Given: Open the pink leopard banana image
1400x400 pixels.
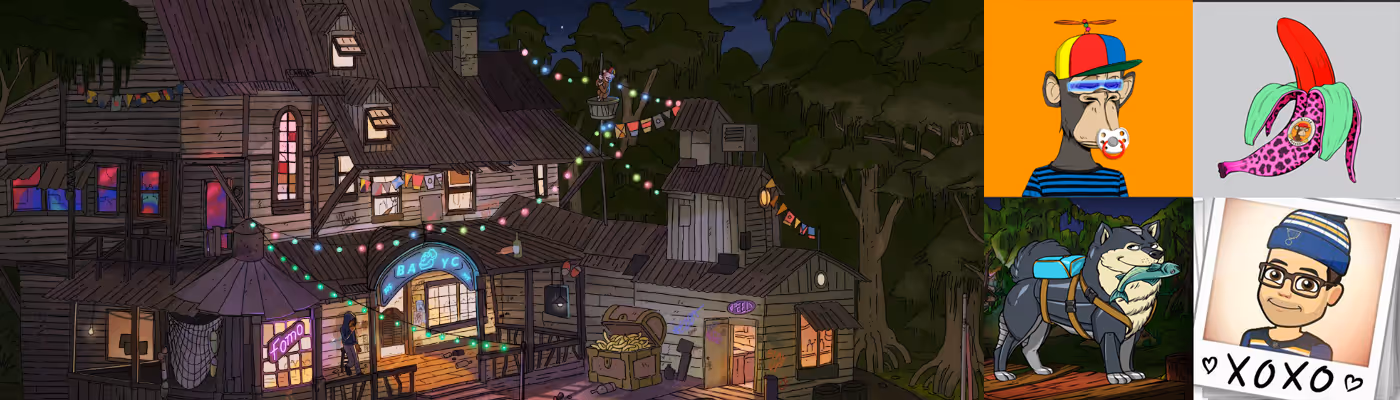Looking at the screenshot, I should point(1296,98).
